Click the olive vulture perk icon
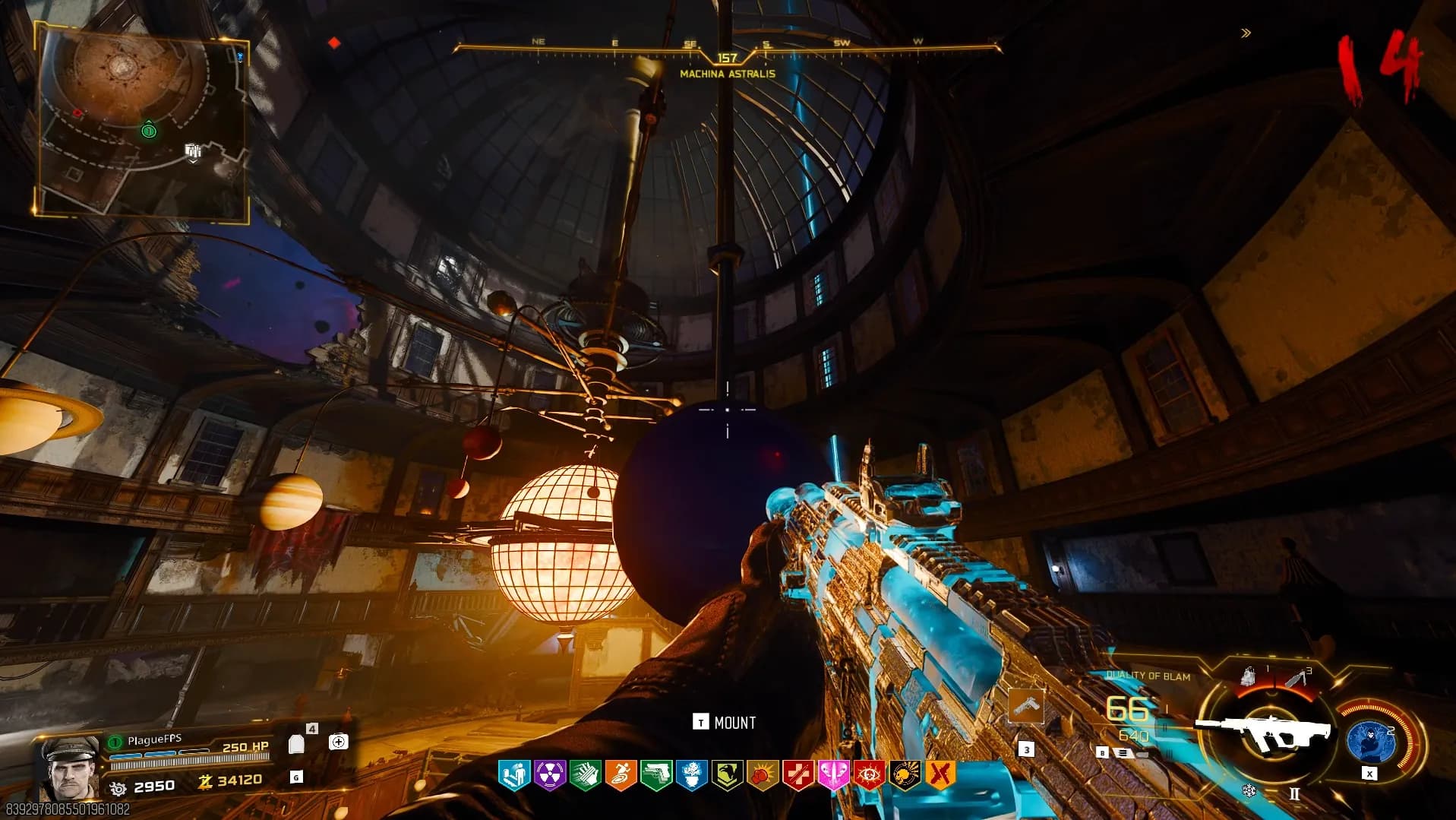The image size is (1456, 820). click(x=727, y=775)
